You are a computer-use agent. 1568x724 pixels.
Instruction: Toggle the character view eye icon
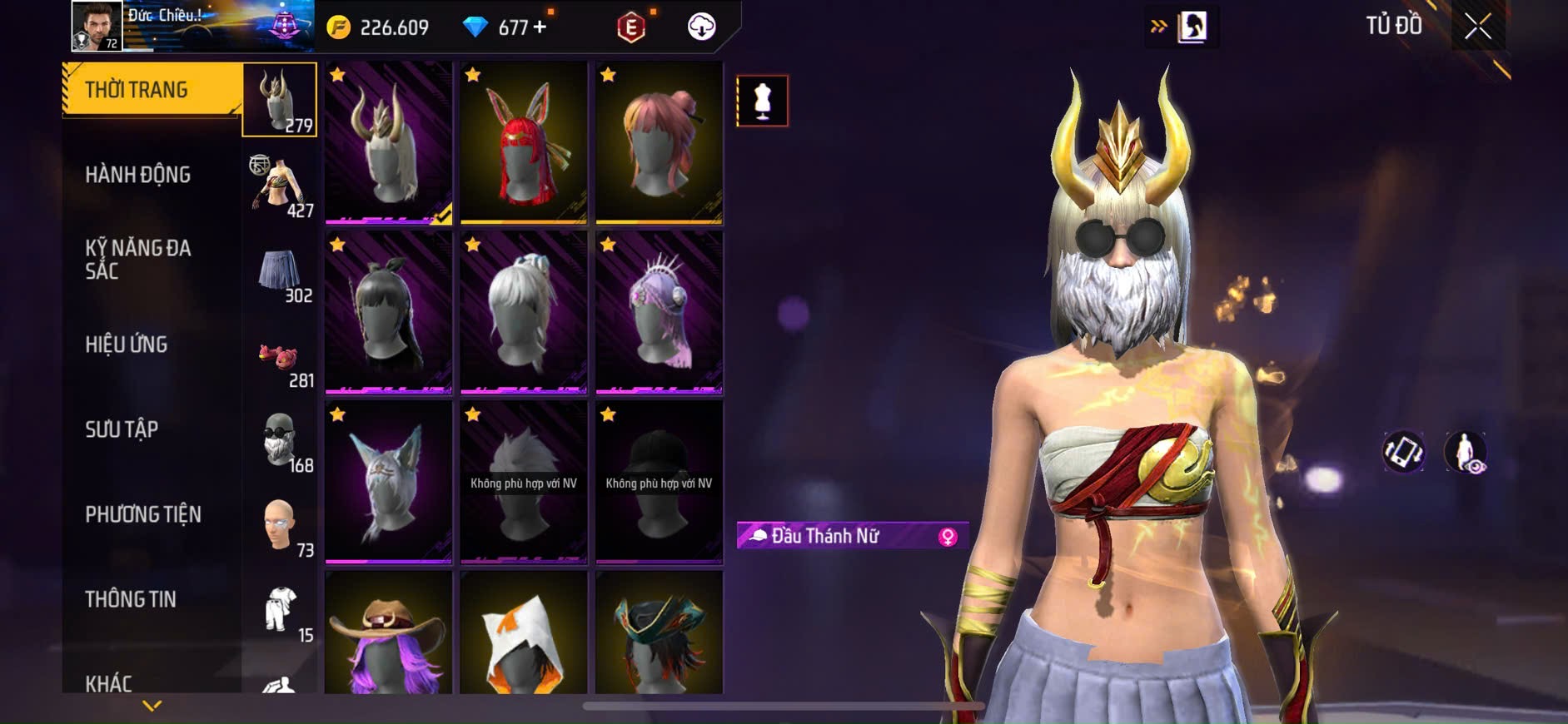point(1466,452)
